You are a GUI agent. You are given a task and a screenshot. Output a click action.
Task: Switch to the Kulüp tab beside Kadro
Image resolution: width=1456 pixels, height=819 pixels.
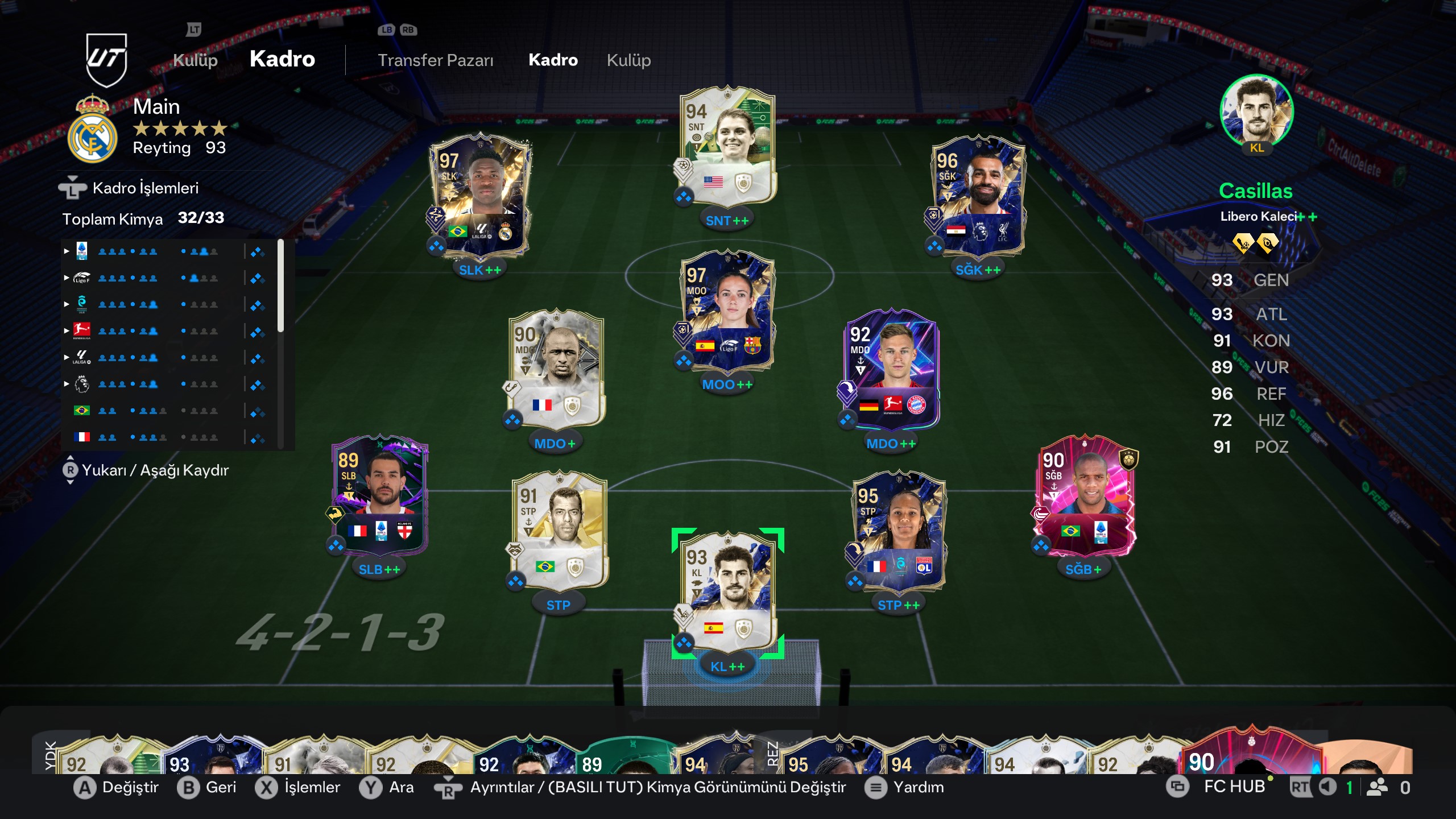click(x=628, y=60)
